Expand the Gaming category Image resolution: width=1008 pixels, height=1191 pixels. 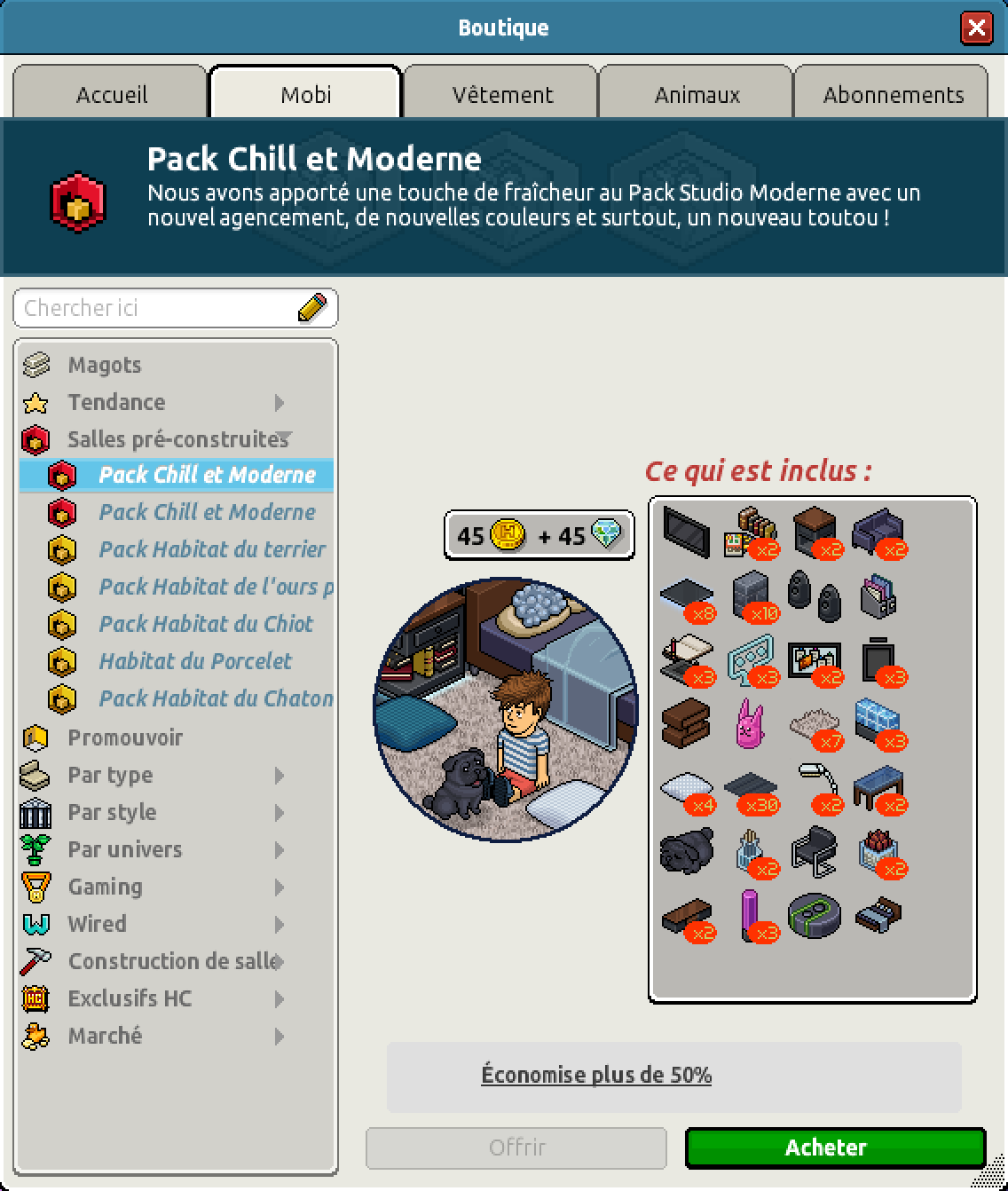[105, 887]
